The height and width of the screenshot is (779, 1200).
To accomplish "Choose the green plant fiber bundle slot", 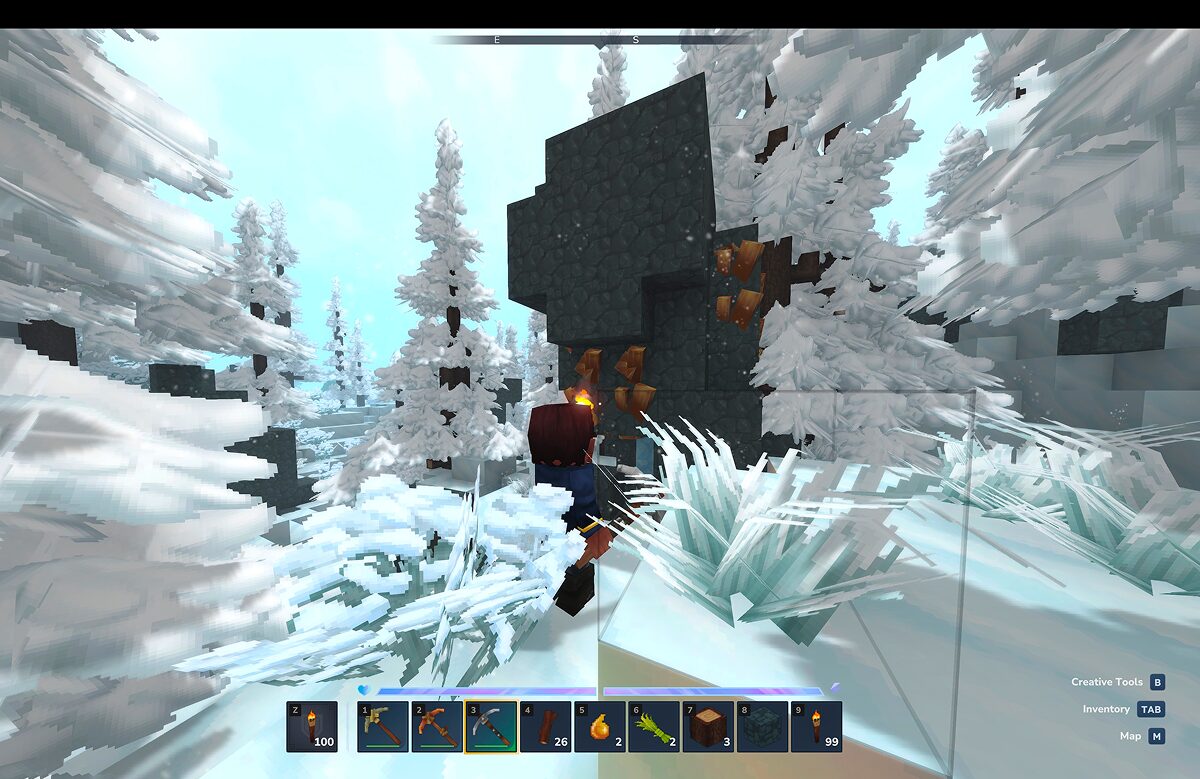I will pos(653,727).
